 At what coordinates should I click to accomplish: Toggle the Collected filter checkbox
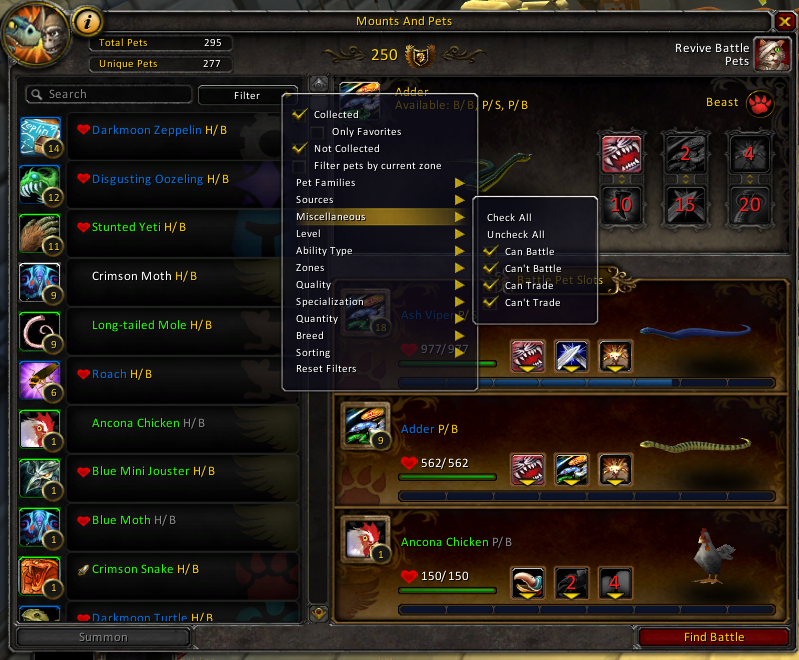299,115
